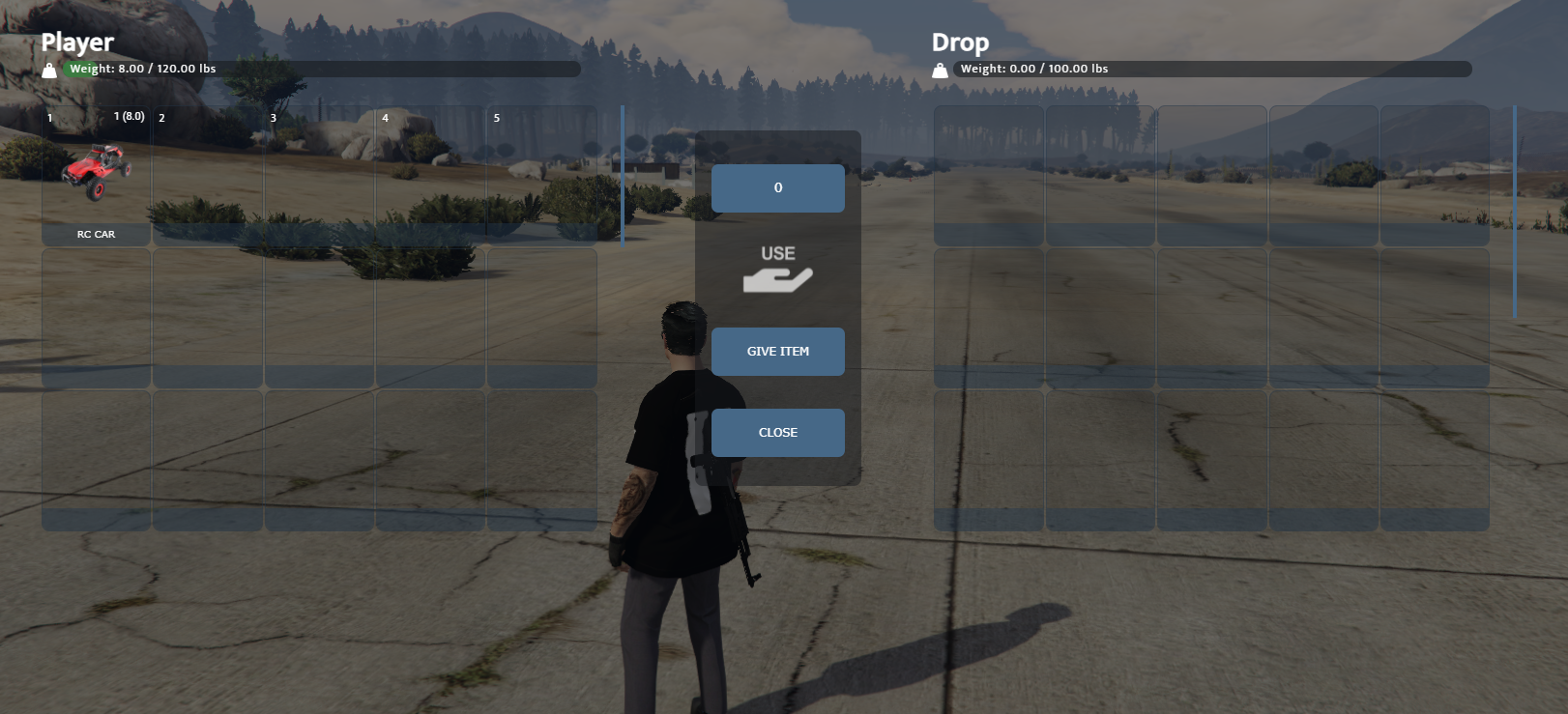The height and width of the screenshot is (714, 1568).
Task: Pick empty hotbar slot 5
Action: [541, 176]
